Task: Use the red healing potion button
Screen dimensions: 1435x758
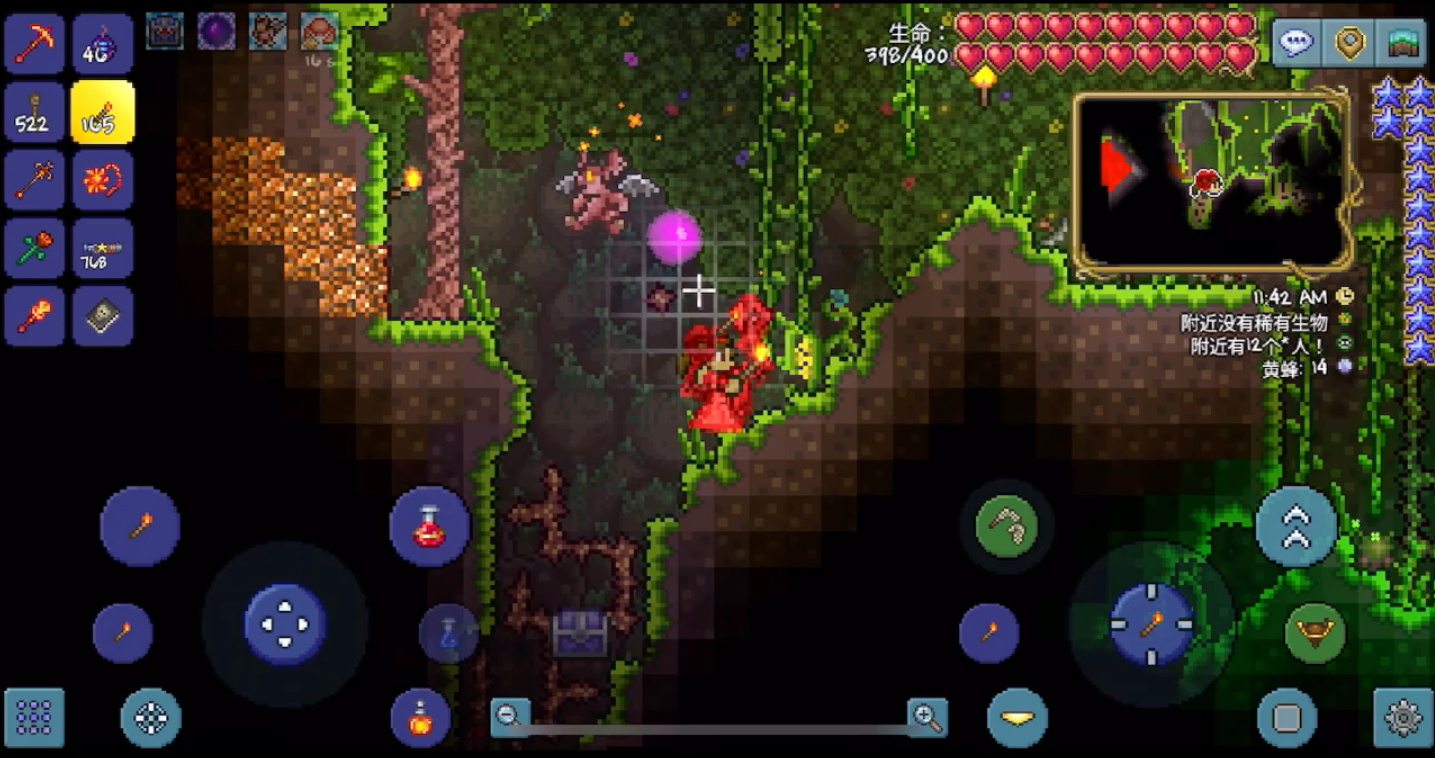Action: tap(429, 527)
